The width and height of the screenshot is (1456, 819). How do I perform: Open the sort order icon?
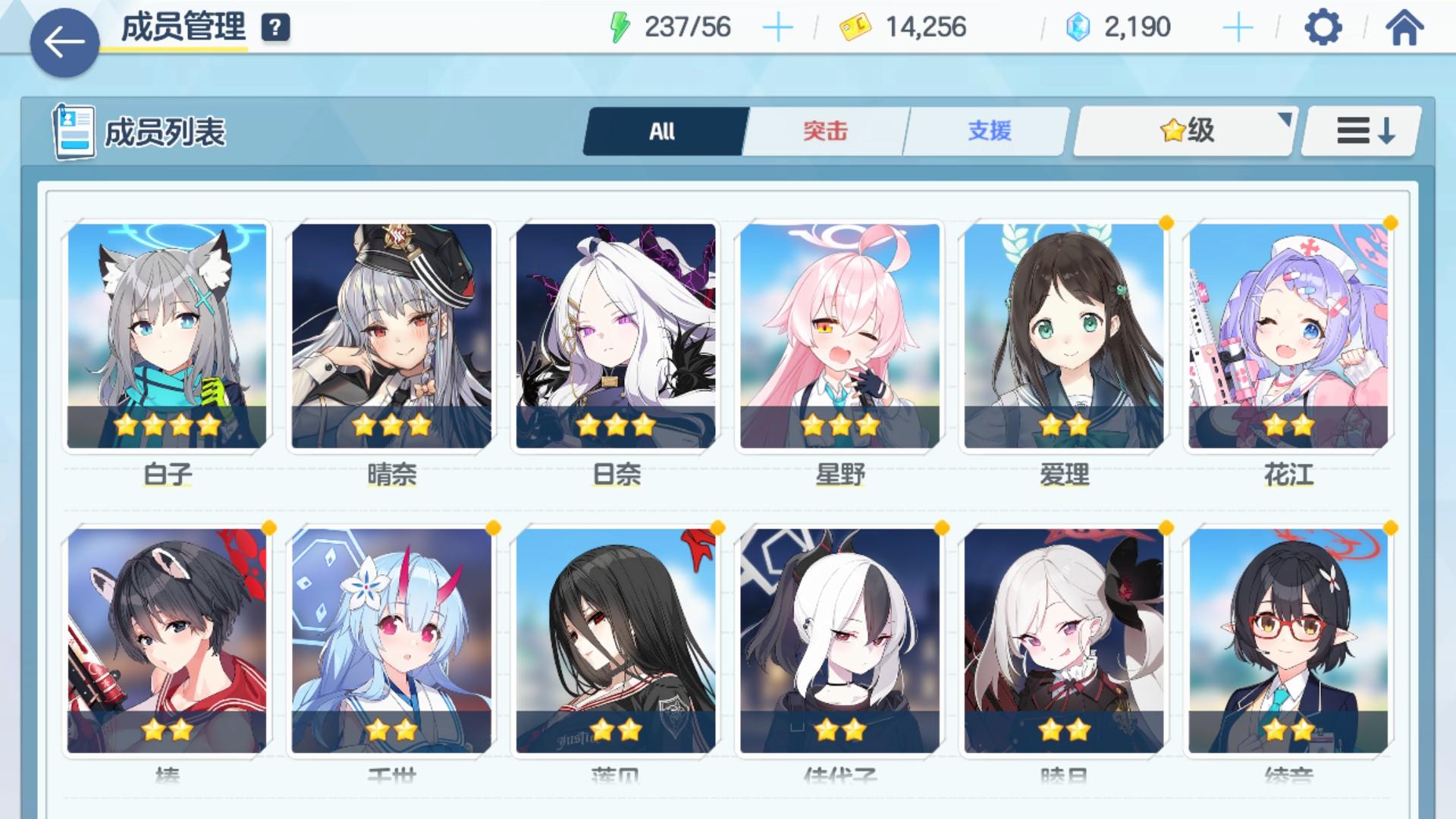pyautogui.click(x=1361, y=130)
